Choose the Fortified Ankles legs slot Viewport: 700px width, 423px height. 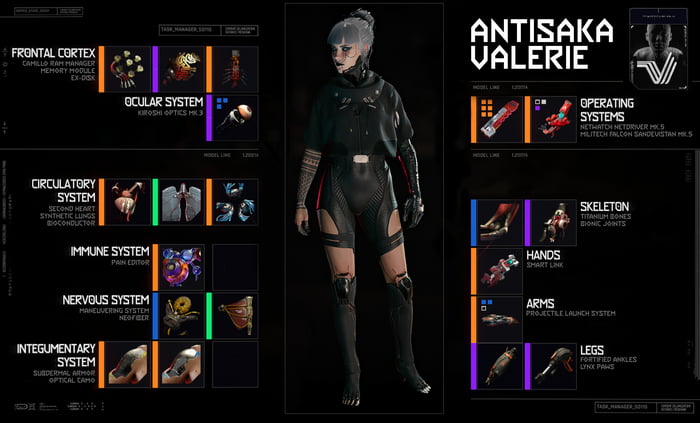[499, 365]
